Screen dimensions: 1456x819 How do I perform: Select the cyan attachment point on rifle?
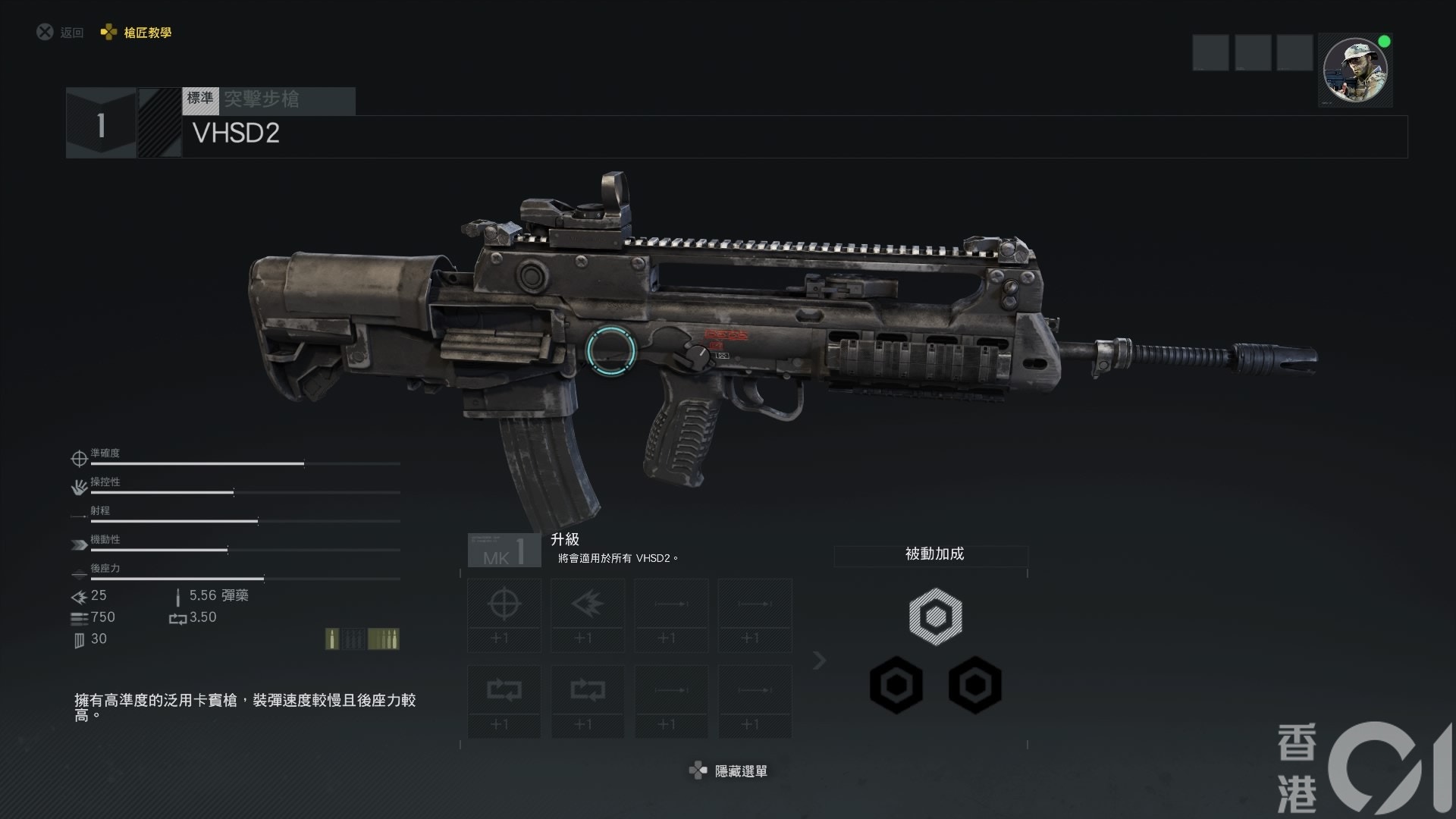(610, 349)
